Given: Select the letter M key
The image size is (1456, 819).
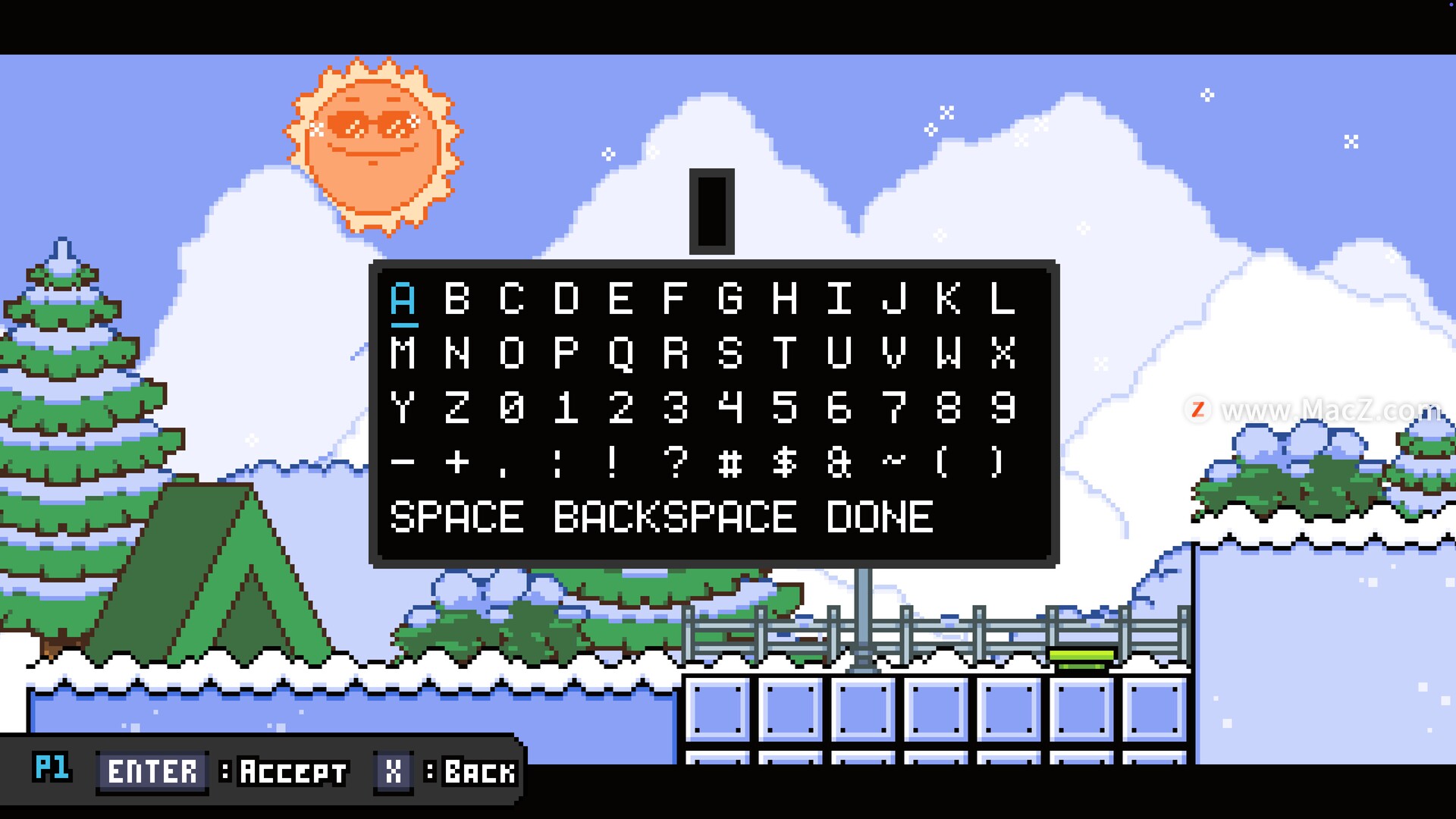Looking at the screenshot, I should 403,353.
